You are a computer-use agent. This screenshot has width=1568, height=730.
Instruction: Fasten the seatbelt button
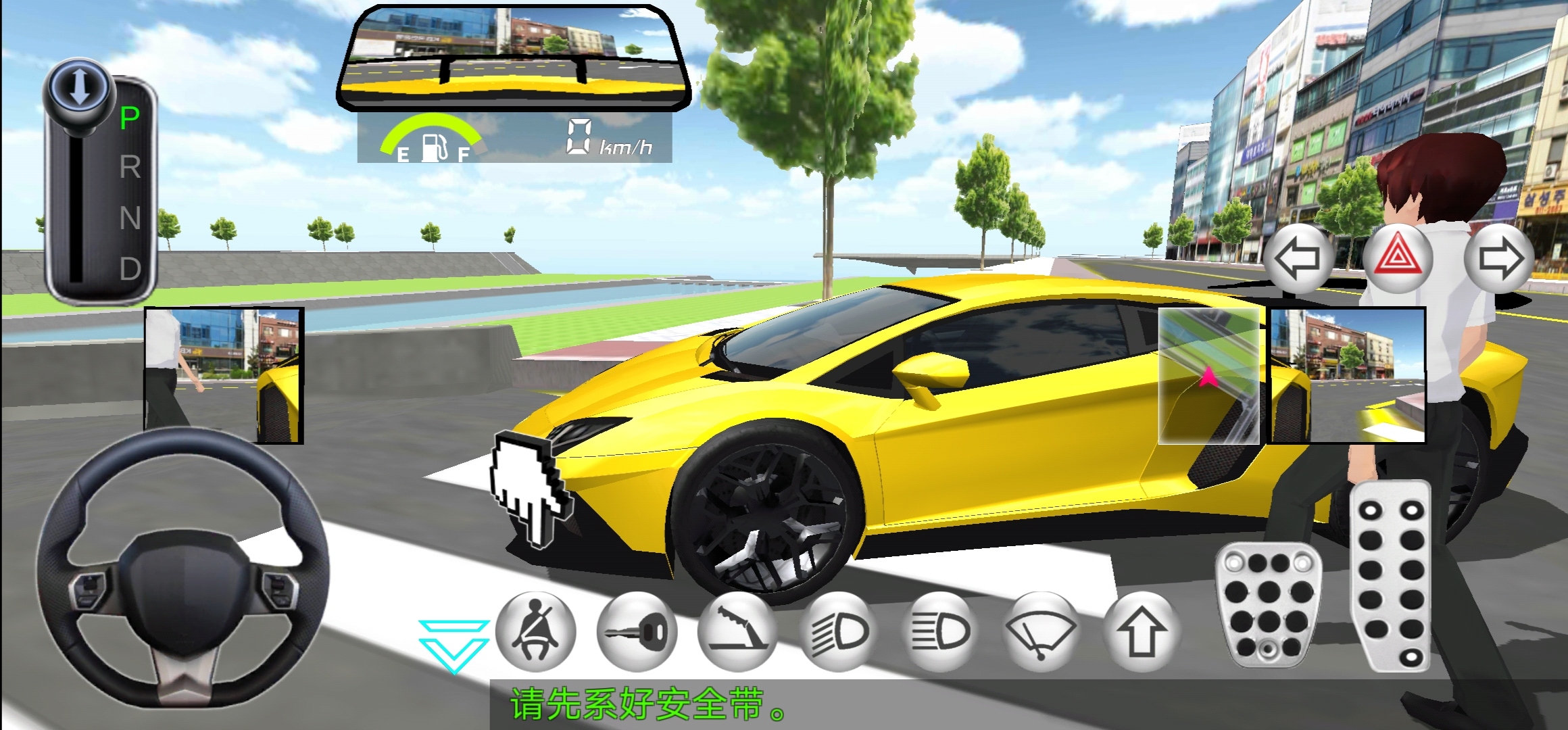point(536,633)
